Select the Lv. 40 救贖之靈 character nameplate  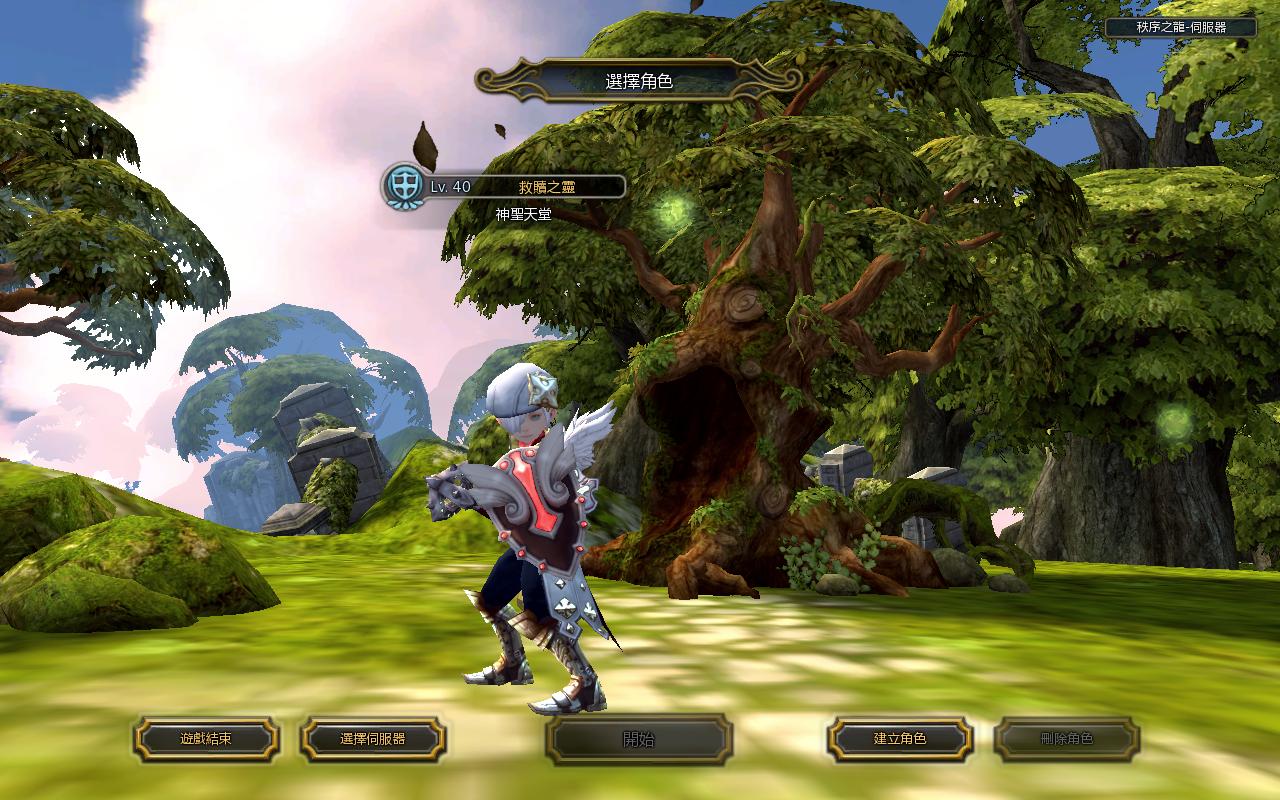click(x=505, y=186)
